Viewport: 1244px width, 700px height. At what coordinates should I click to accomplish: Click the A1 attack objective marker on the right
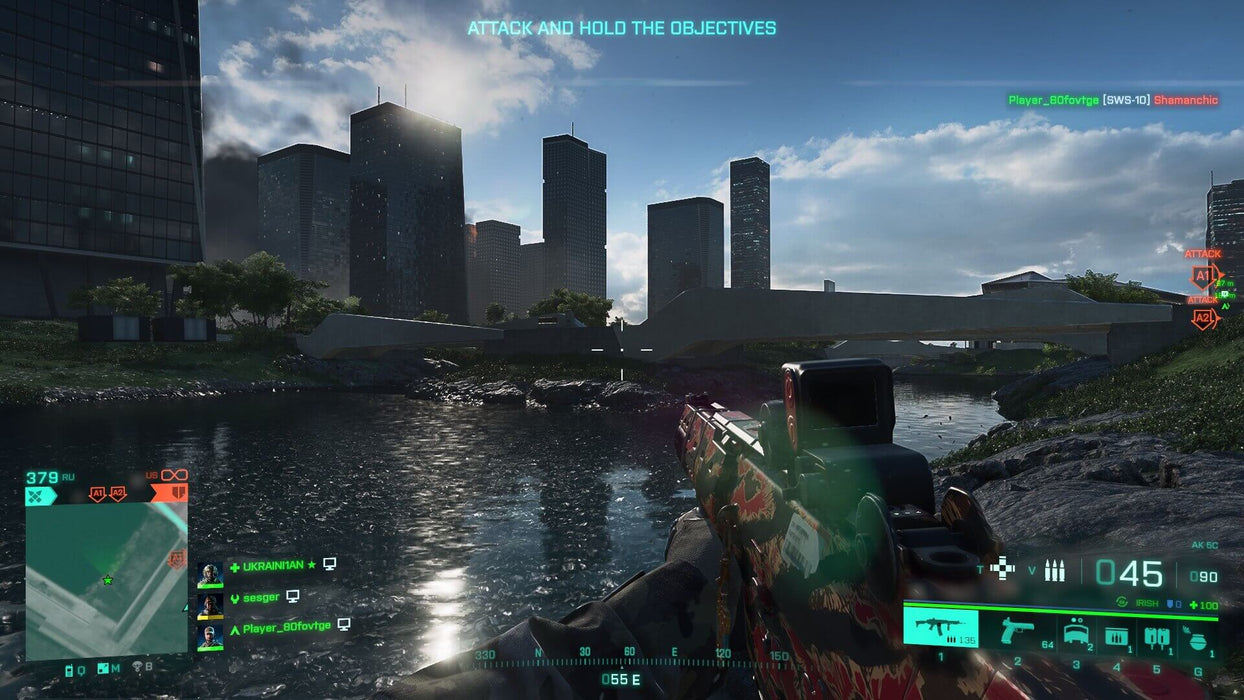1203,276
